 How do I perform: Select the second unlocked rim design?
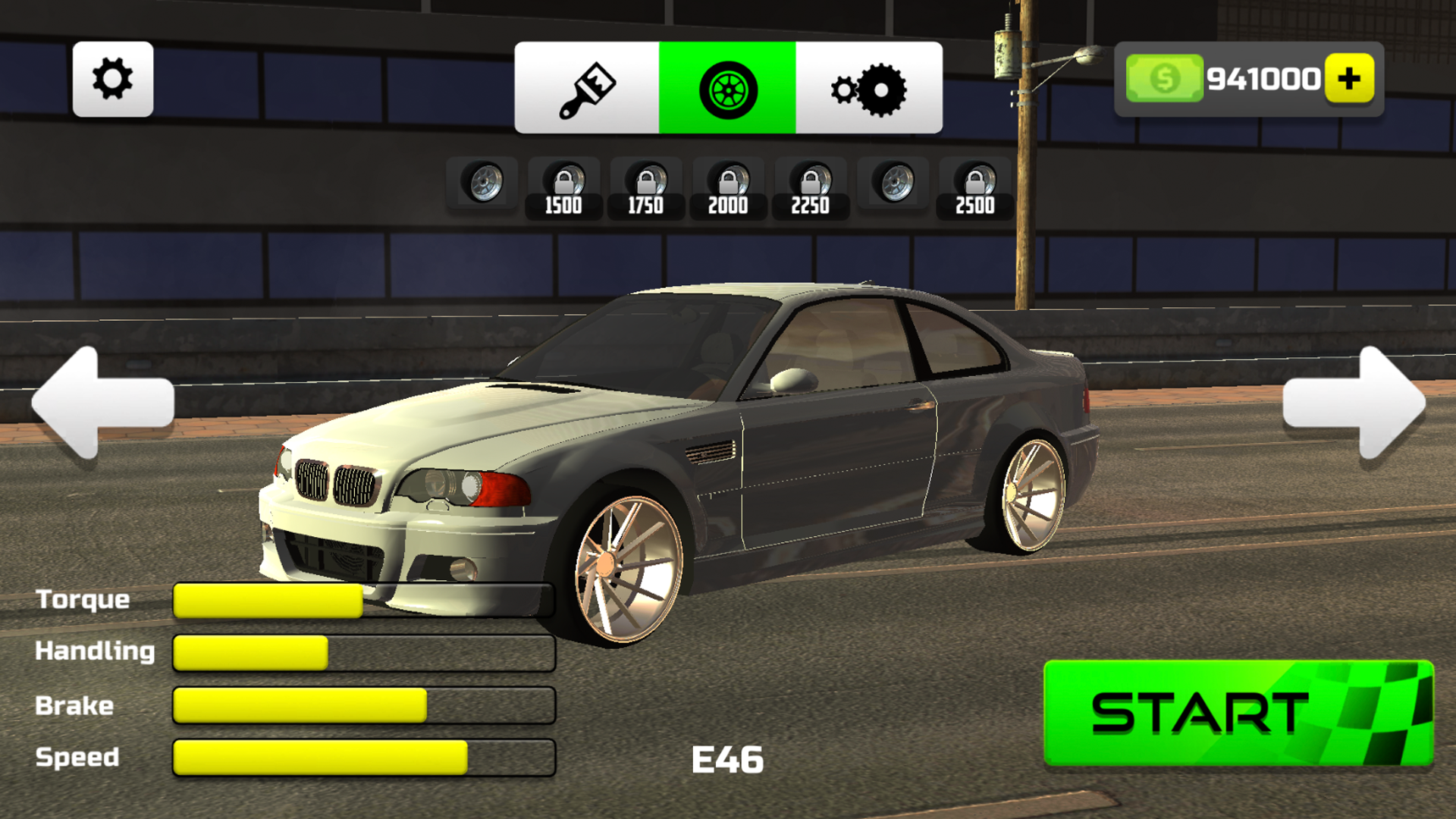[893, 184]
